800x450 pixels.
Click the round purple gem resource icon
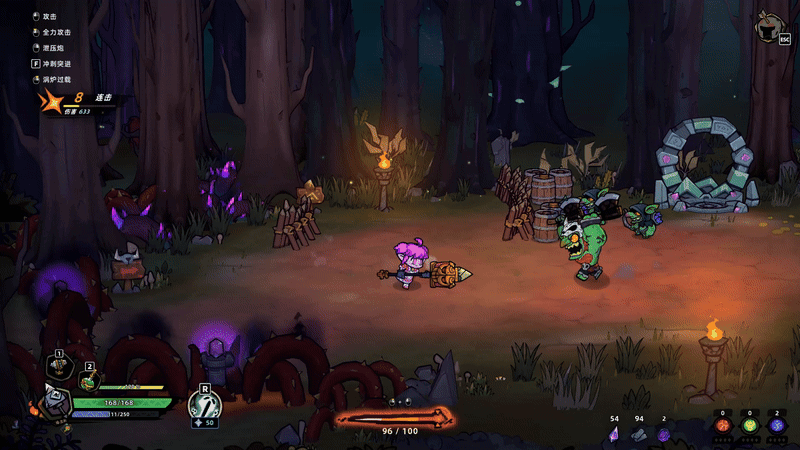coord(663,433)
